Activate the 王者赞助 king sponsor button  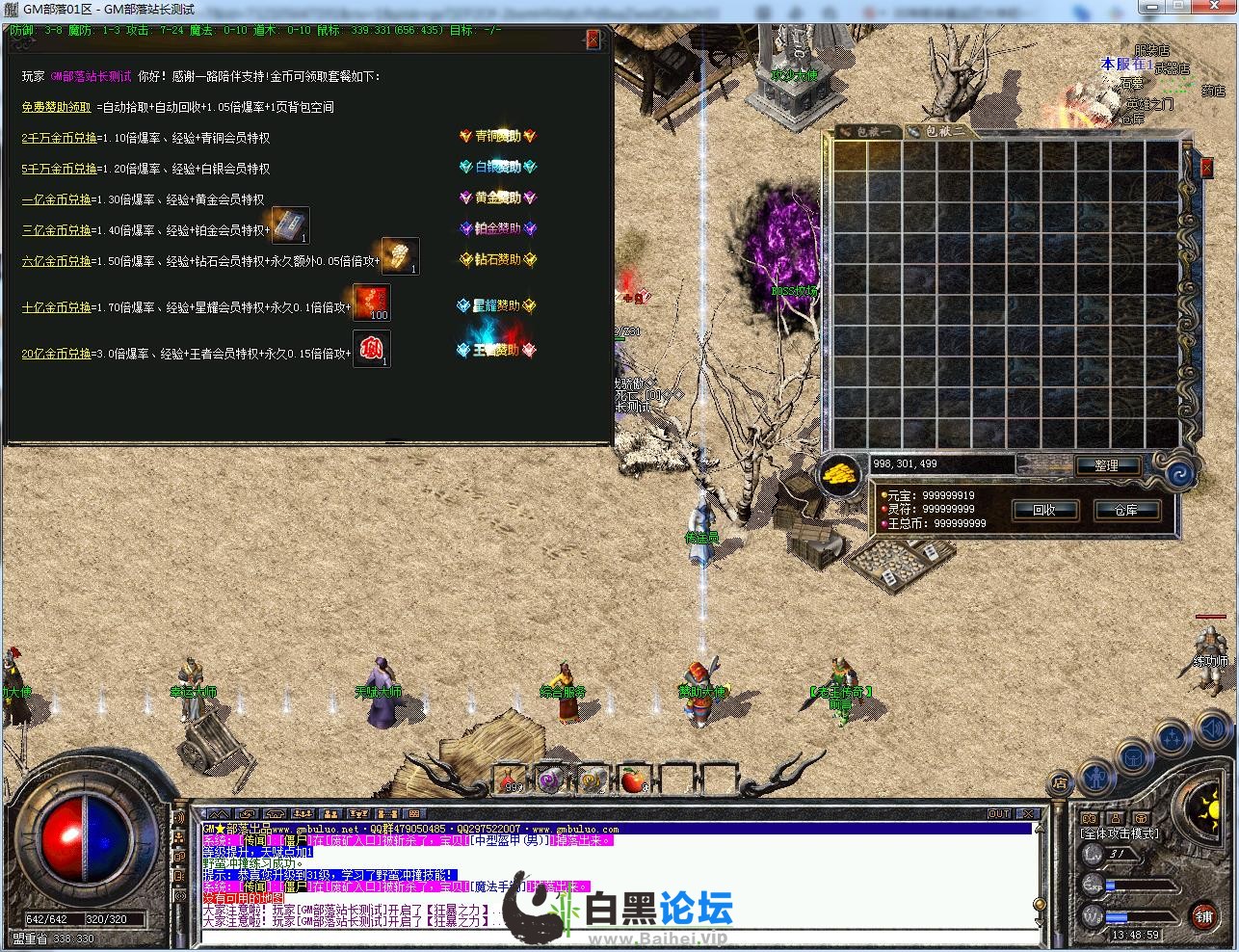pyautogui.click(x=497, y=350)
